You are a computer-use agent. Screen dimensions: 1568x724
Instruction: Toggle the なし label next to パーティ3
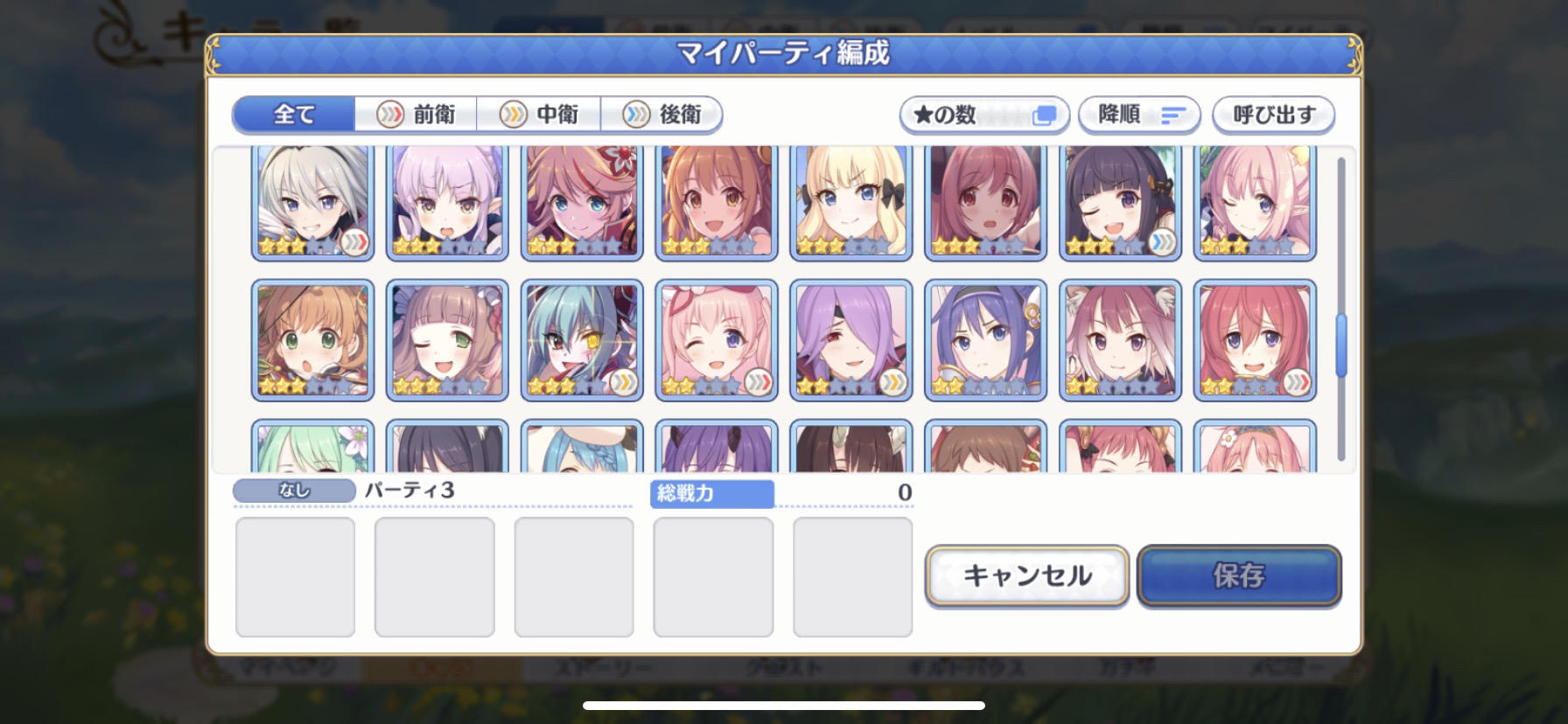[x=293, y=491]
